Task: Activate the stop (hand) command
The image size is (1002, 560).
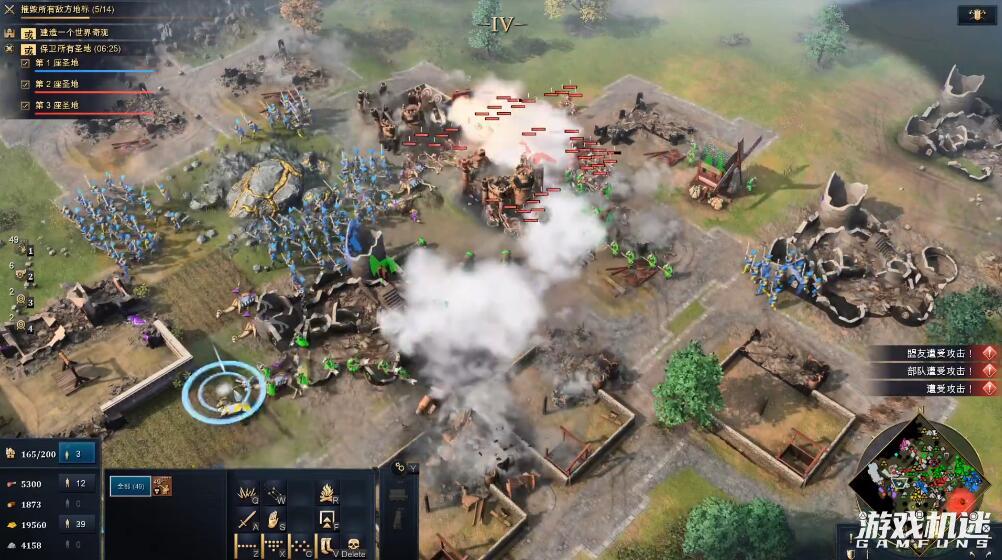Action: click(x=273, y=519)
